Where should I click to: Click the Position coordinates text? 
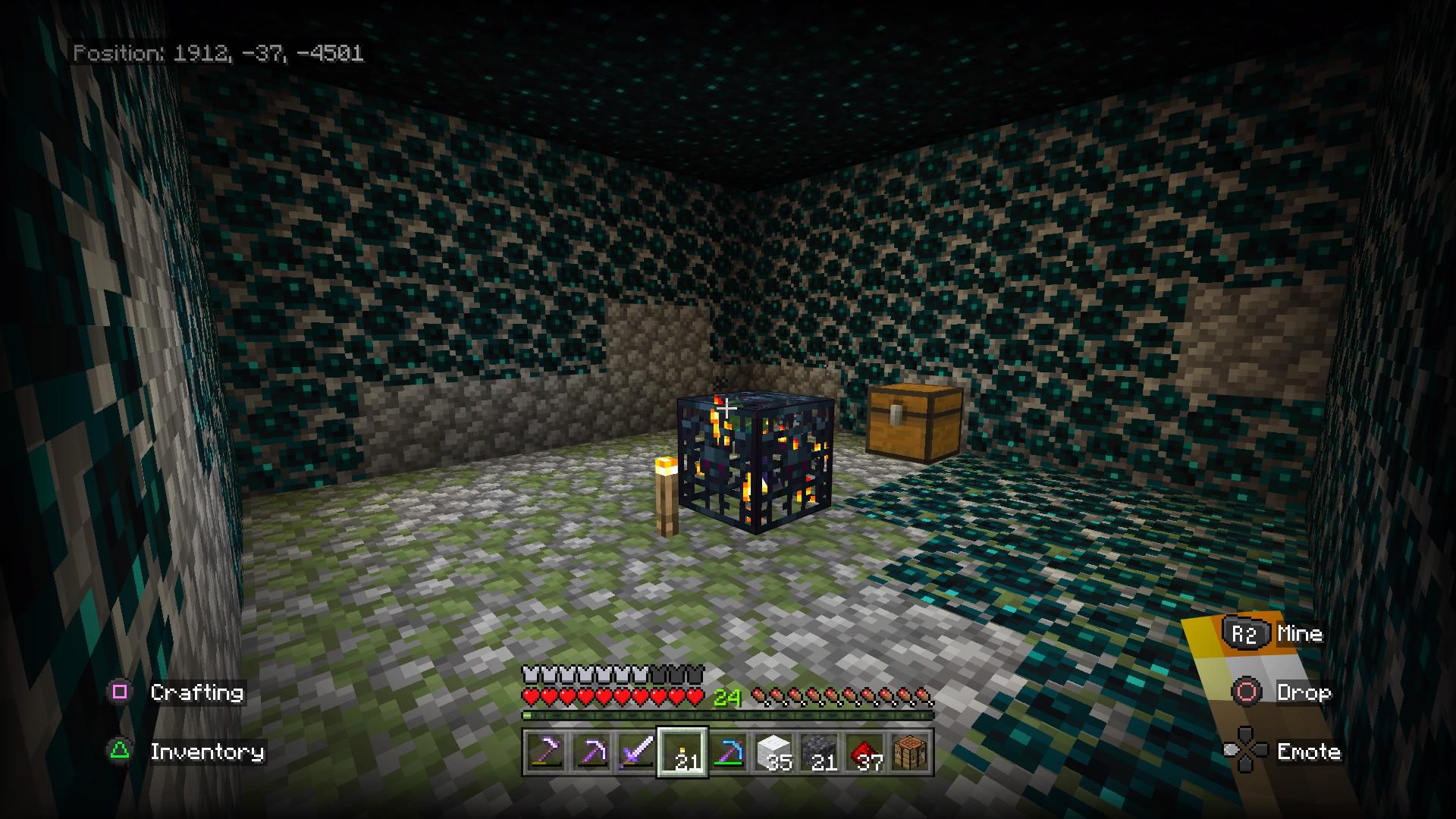[220, 54]
